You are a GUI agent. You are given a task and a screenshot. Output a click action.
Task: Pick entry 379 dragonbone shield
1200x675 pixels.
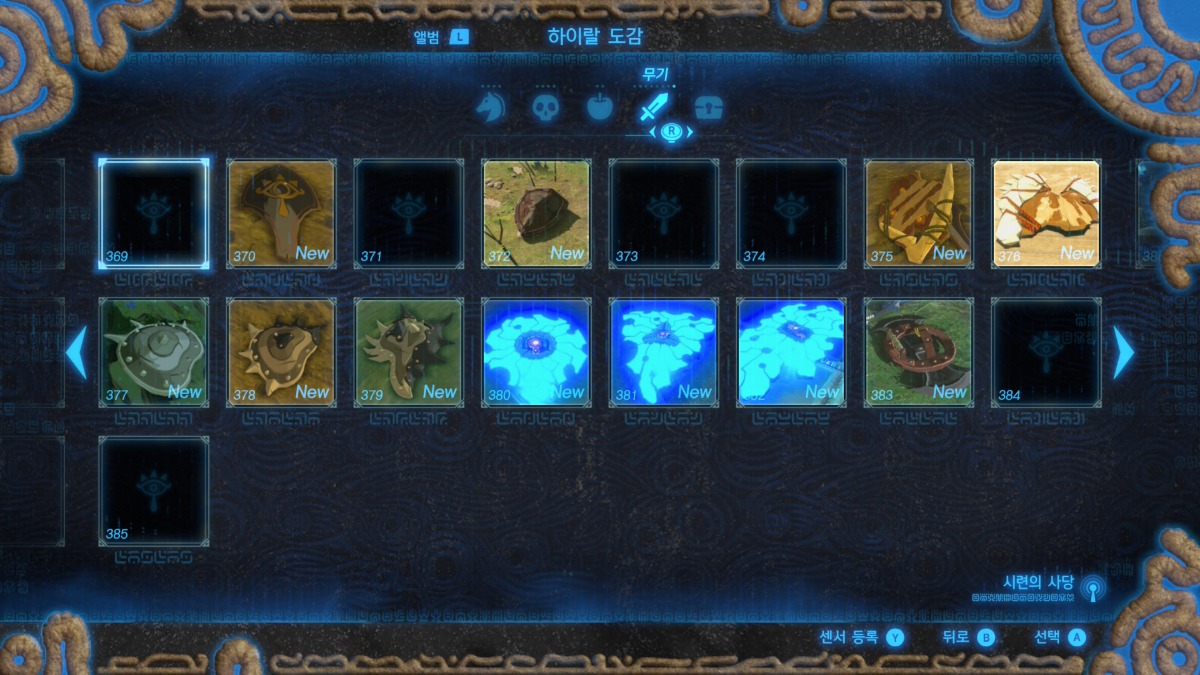pyautogui.click(x=408, y=352)
